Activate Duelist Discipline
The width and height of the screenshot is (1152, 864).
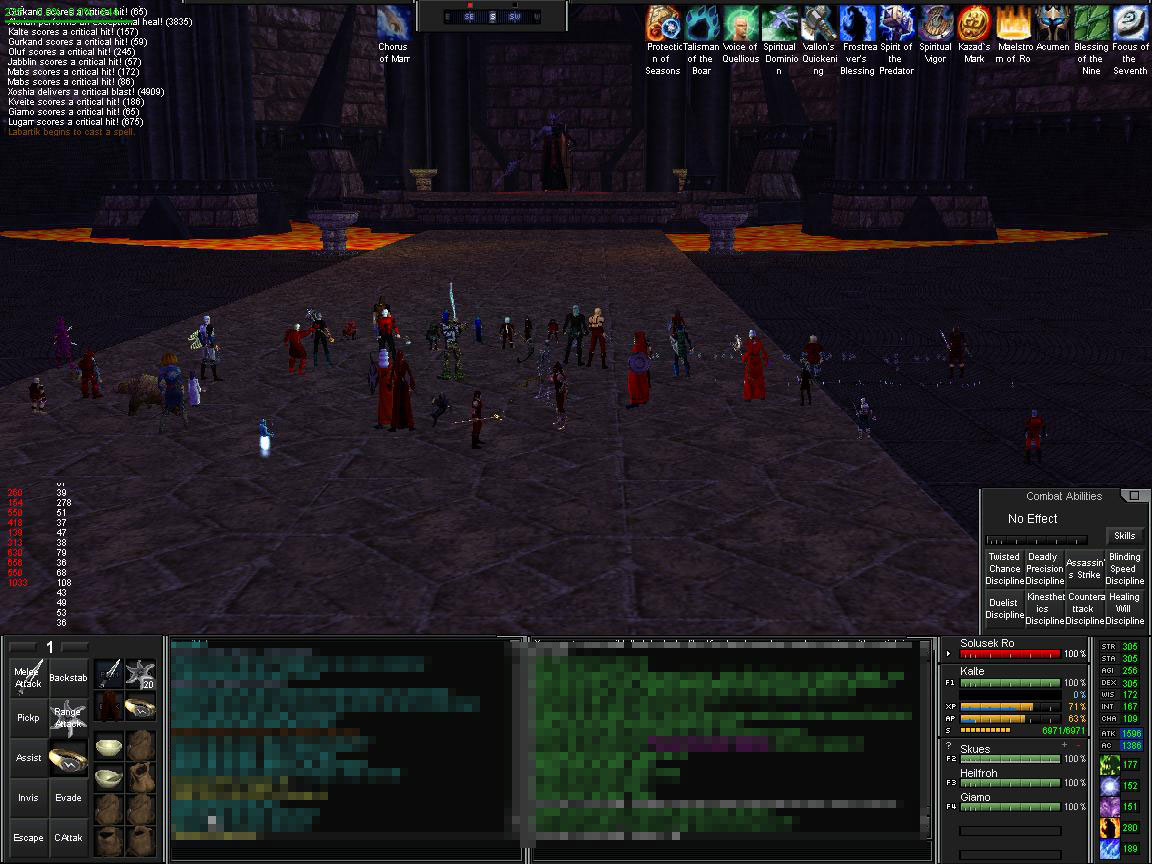pyautogui.click(x=1004, y=608)
